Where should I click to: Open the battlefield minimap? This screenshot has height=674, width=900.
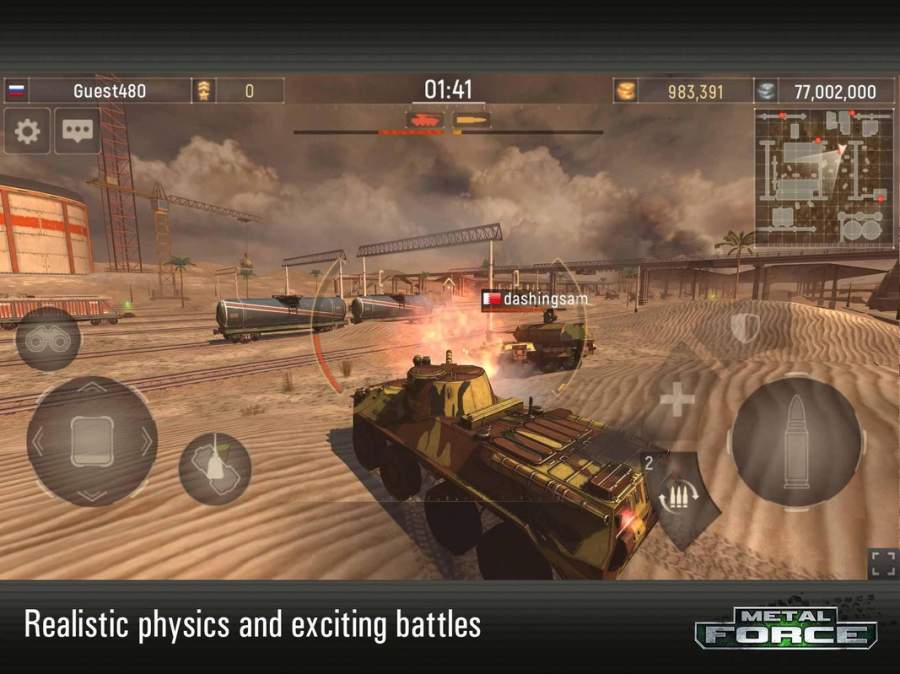pyautogui.click(x=823, y=178)
